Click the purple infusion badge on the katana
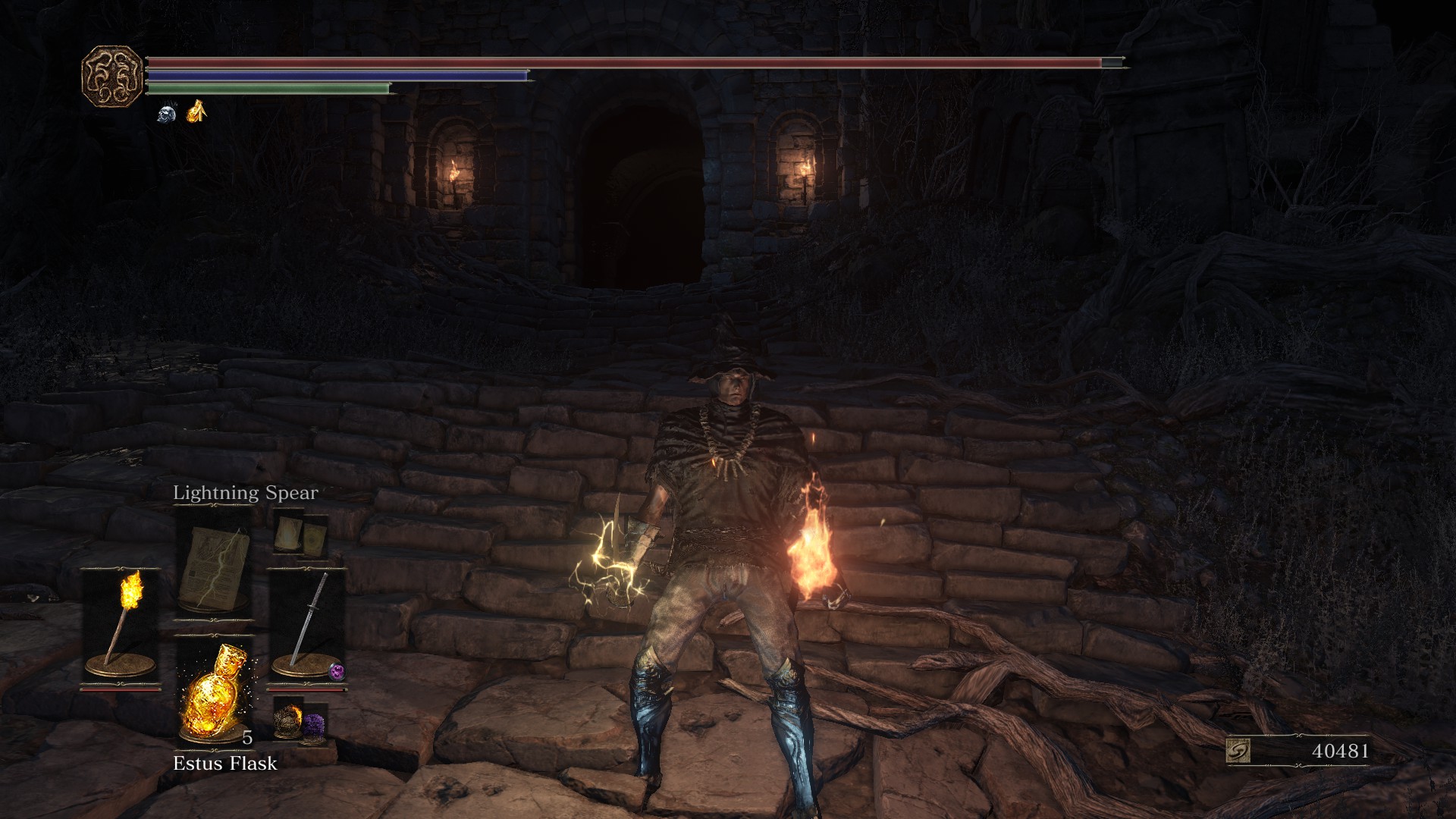Viewport: 1456px width, 819px height. (x=337, y=671)
